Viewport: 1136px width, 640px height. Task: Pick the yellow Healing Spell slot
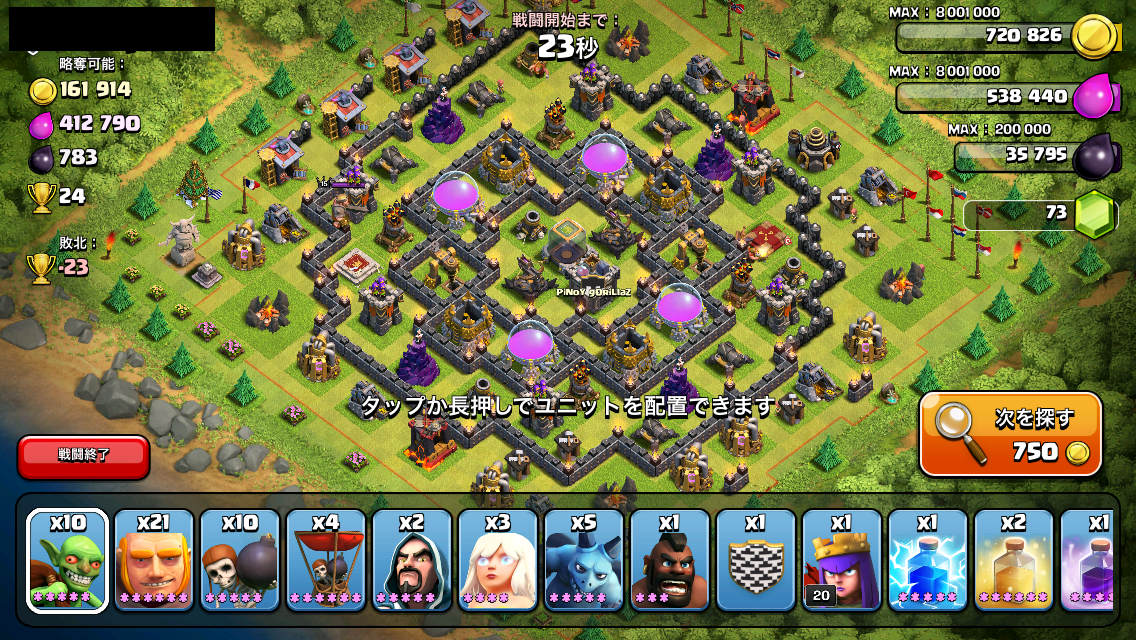click(1013, 560)
